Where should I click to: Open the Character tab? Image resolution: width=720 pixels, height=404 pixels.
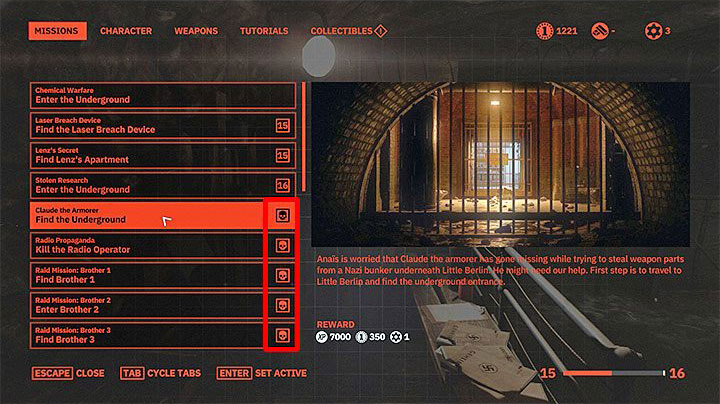[126, 32]
